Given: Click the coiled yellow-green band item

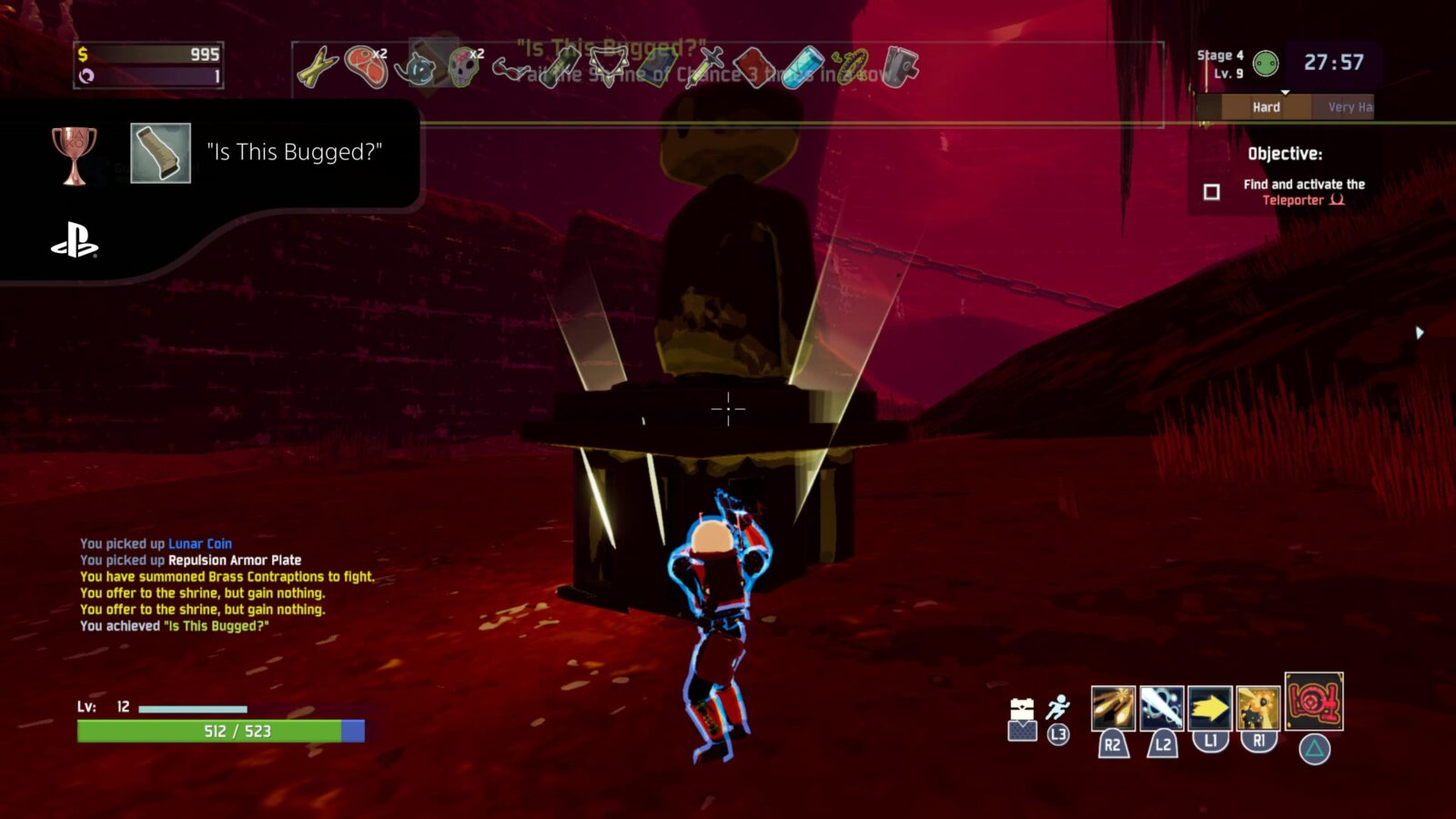Looking at the screenshot, I should (x=850, y=66).
